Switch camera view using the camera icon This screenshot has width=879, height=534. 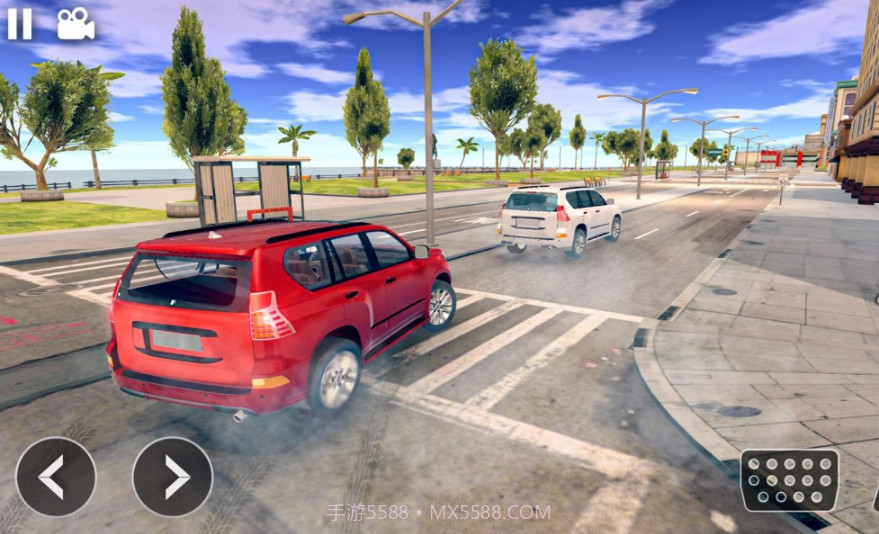(75, 24)
